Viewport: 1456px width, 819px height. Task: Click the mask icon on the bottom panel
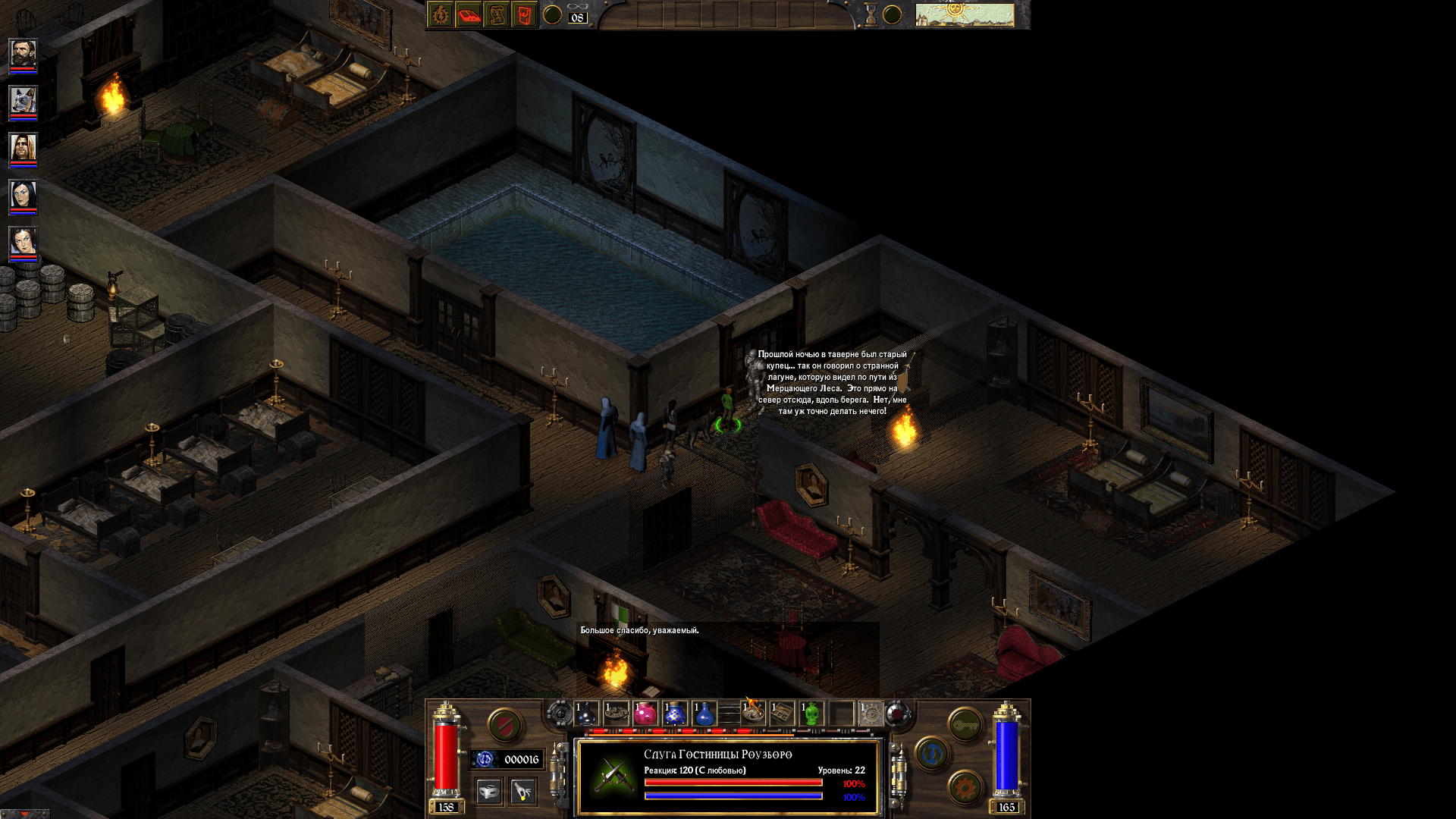click(x=488, y=790)
